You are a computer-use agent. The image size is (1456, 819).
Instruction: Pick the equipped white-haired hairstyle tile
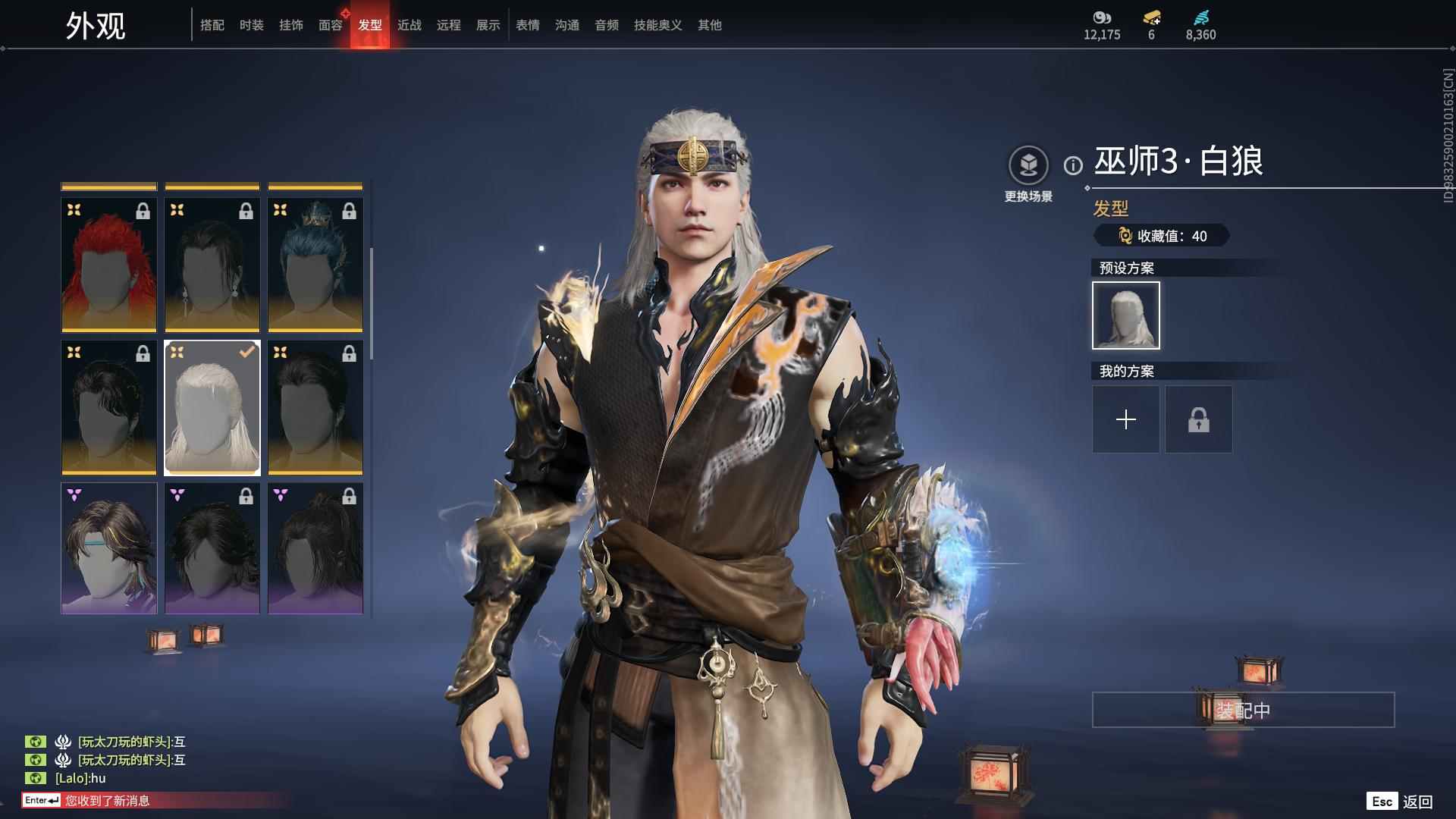212,408
